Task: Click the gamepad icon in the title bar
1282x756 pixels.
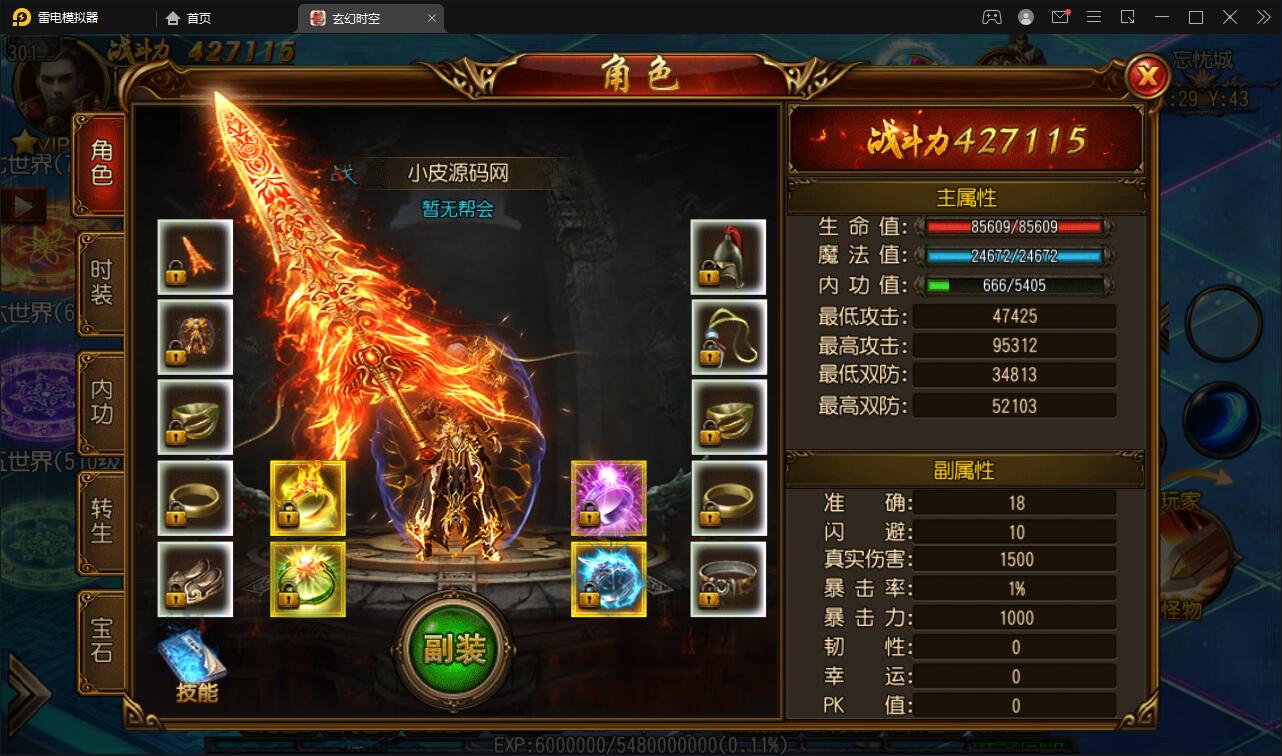Action: coord(992,17)
